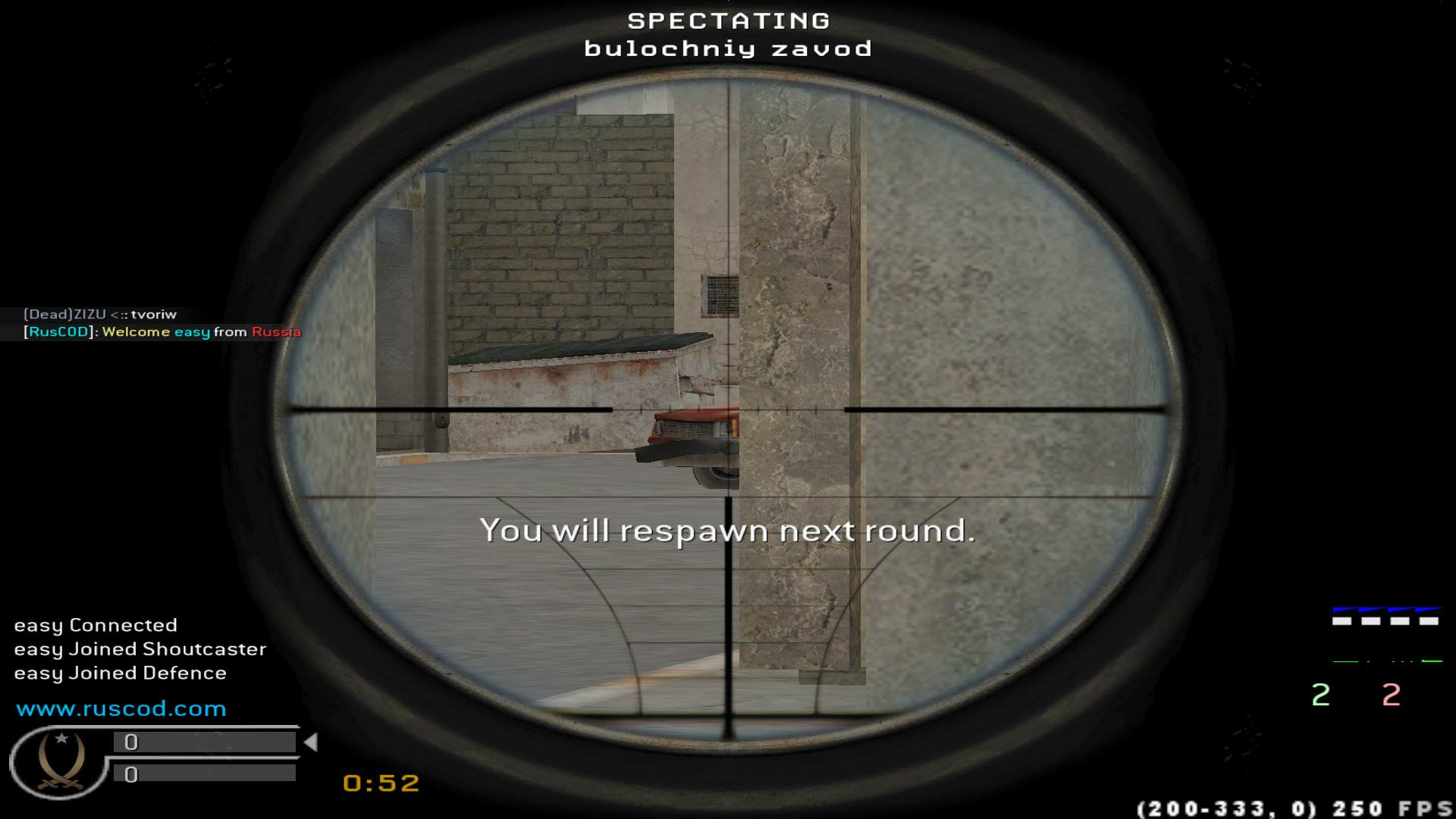The image size is (1456, 819).
Task: Select the star rank icon above the emblem
Action: tap(61, 739)
